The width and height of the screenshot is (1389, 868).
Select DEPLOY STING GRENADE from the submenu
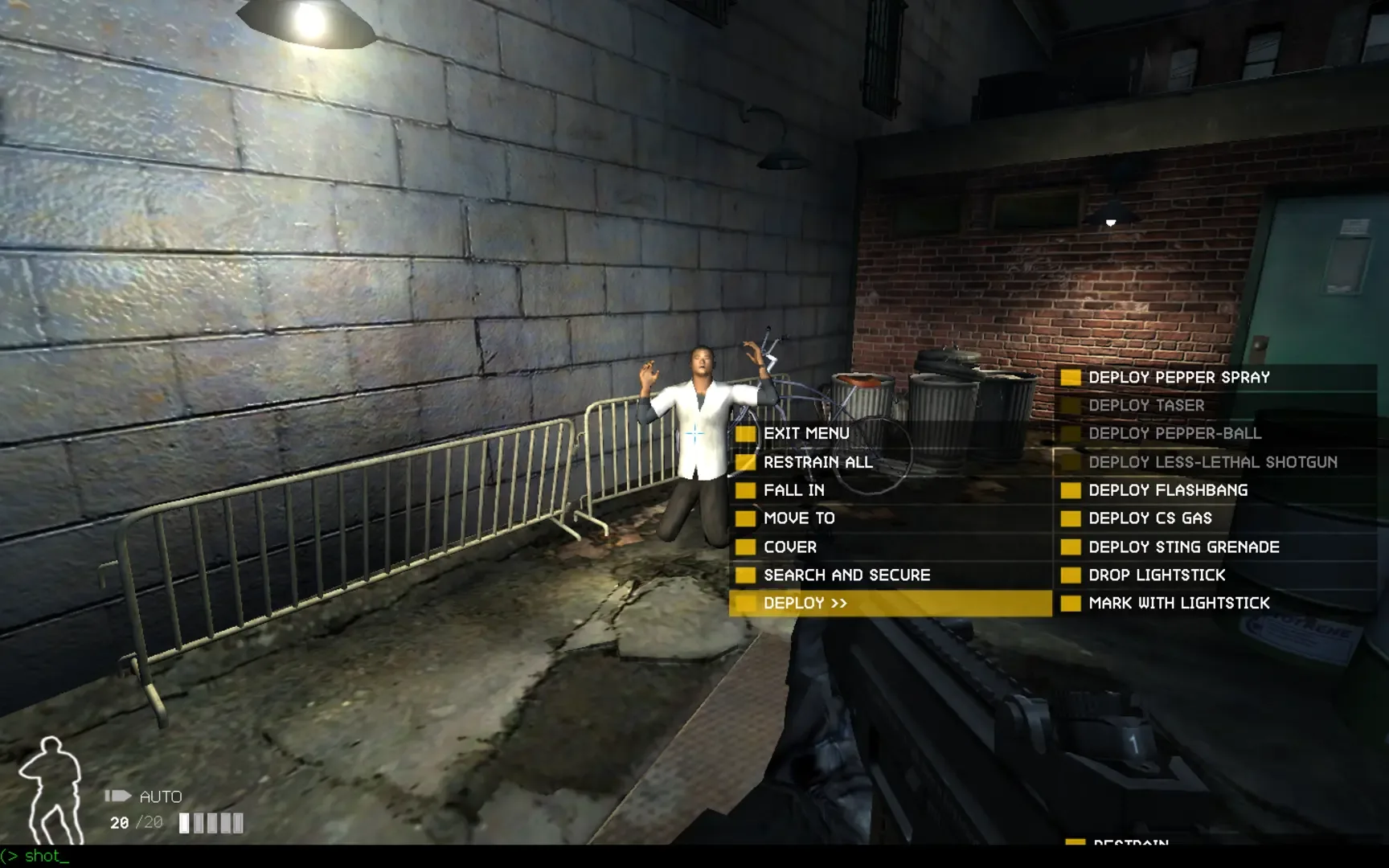(x=1183, y=547)
